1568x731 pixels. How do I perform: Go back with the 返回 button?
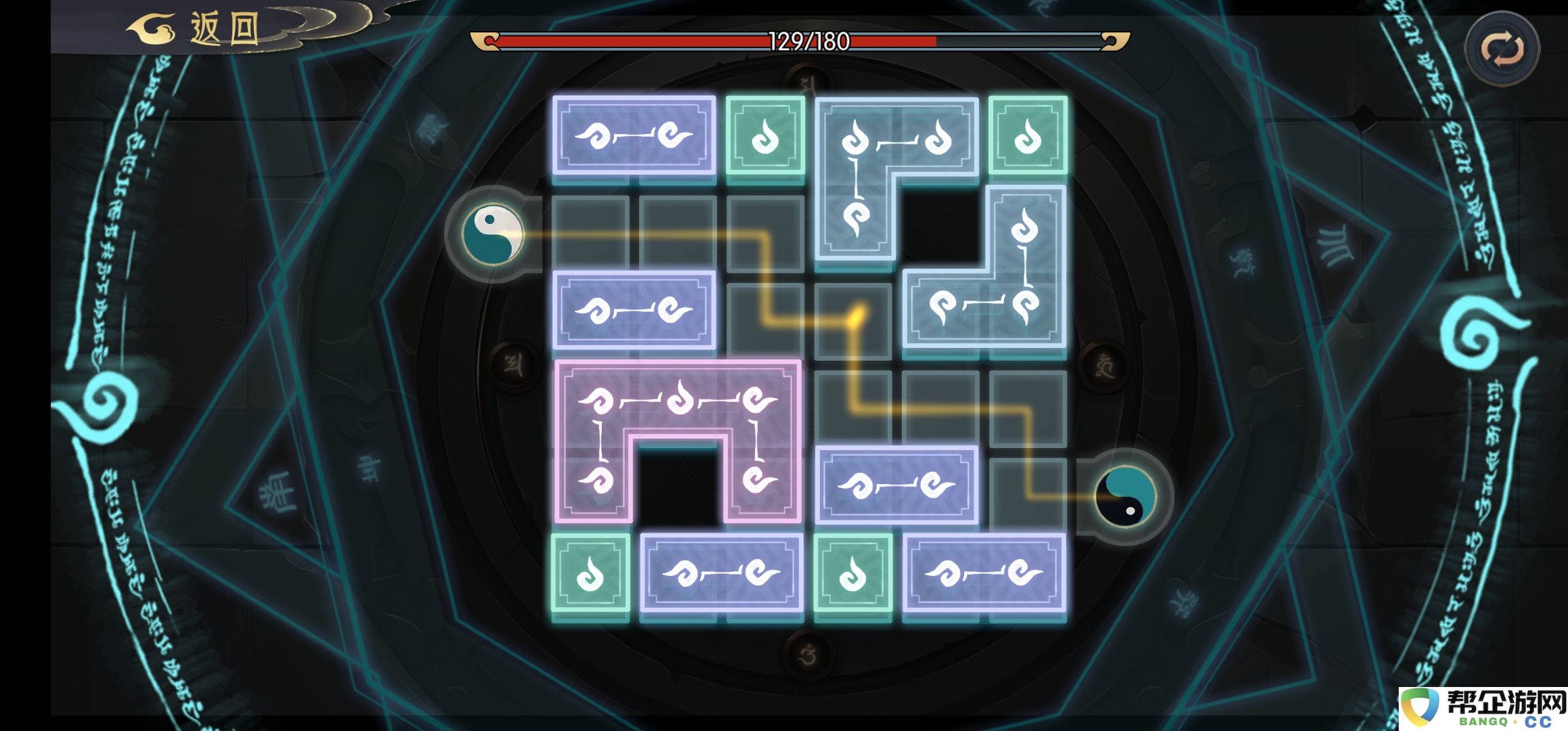click(x=203, y=30)
